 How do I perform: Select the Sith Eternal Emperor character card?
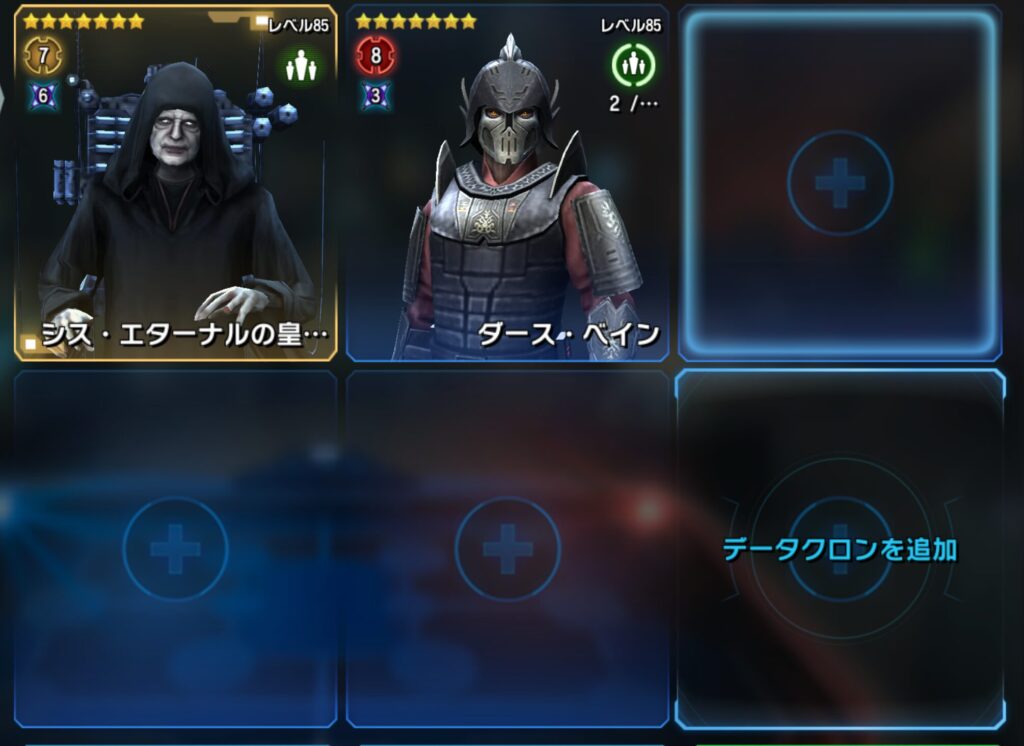click(x=175, y=185)
